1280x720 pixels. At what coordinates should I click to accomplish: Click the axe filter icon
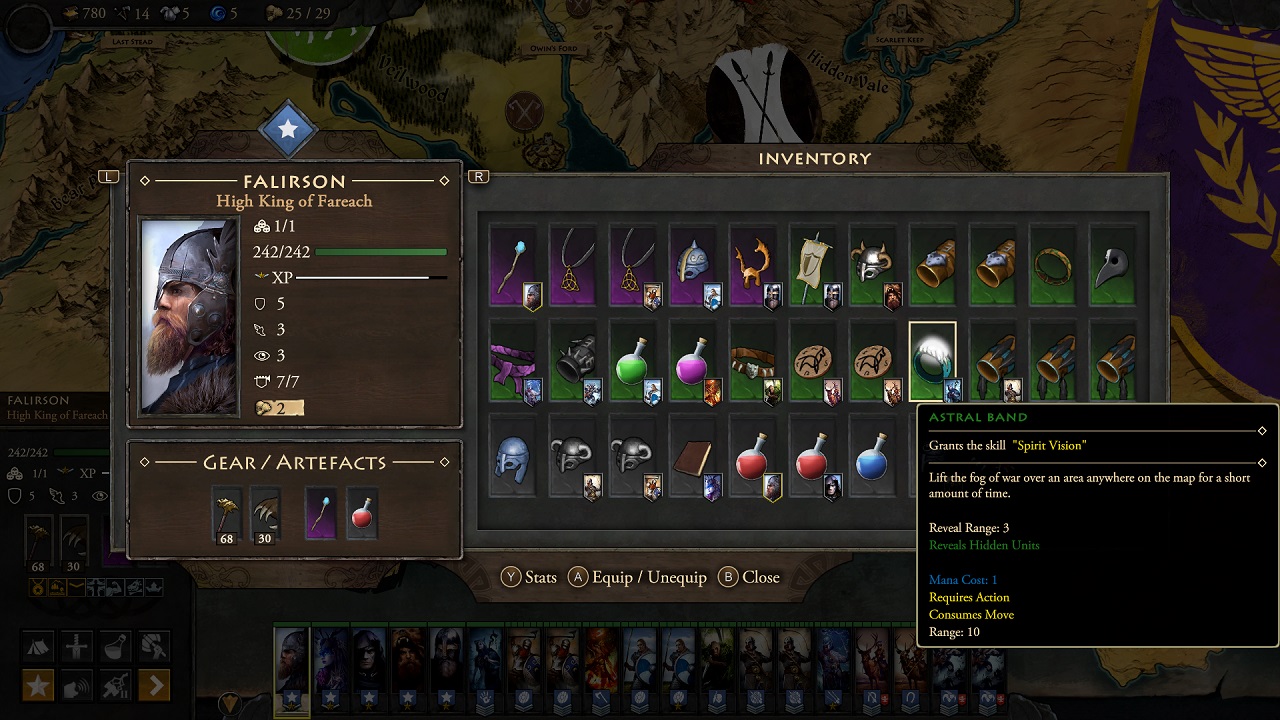click(153, 646)
